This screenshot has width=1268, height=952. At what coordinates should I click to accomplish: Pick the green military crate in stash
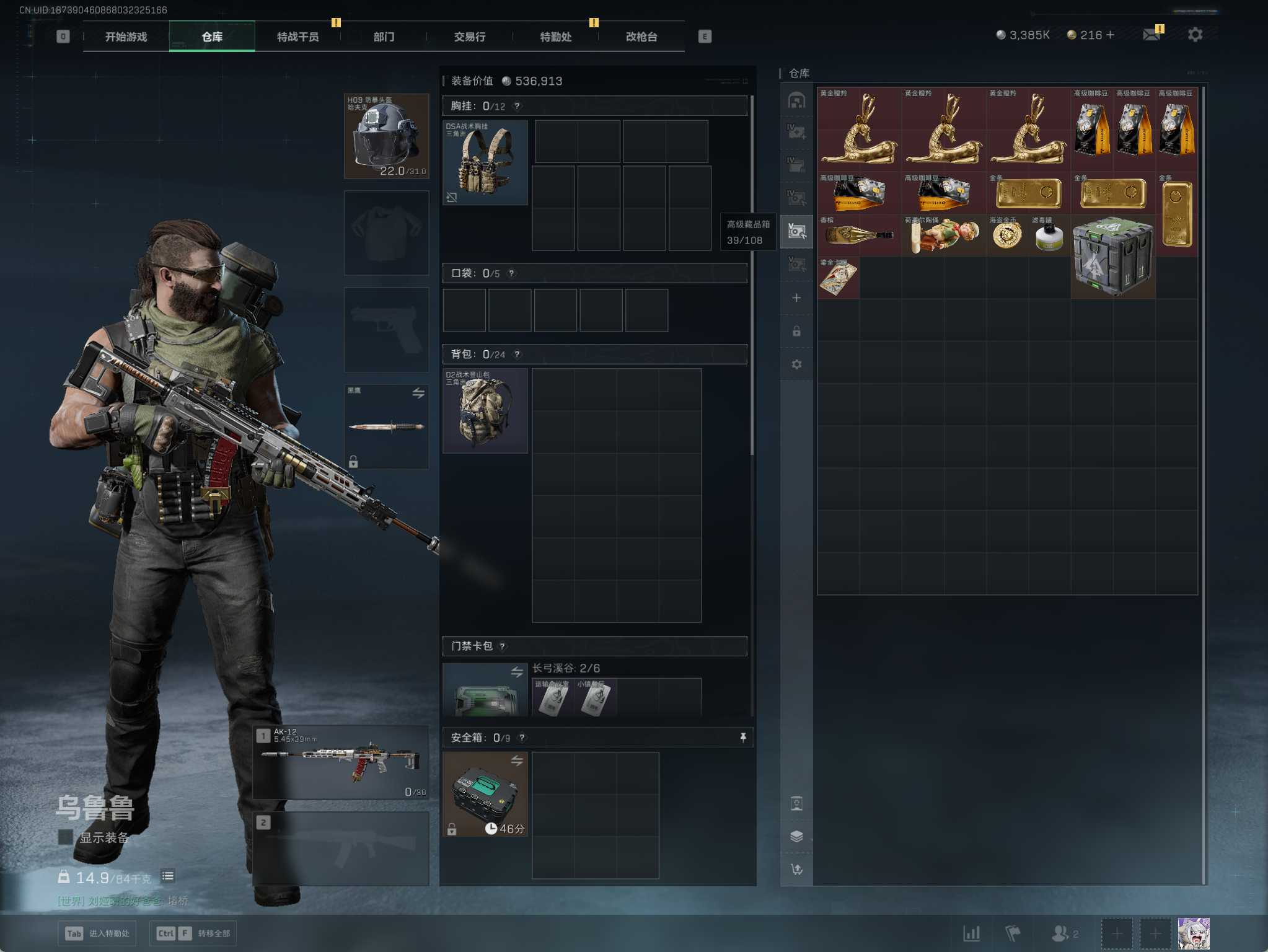[x=1113, y=256]
